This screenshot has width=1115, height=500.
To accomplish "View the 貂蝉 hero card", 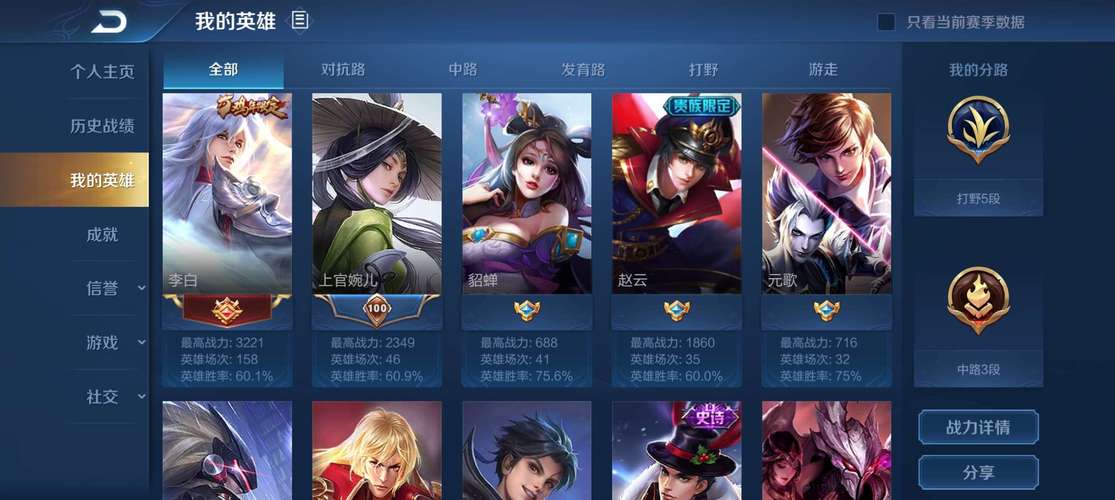I will pyautogui.click(x=527, y=200).
